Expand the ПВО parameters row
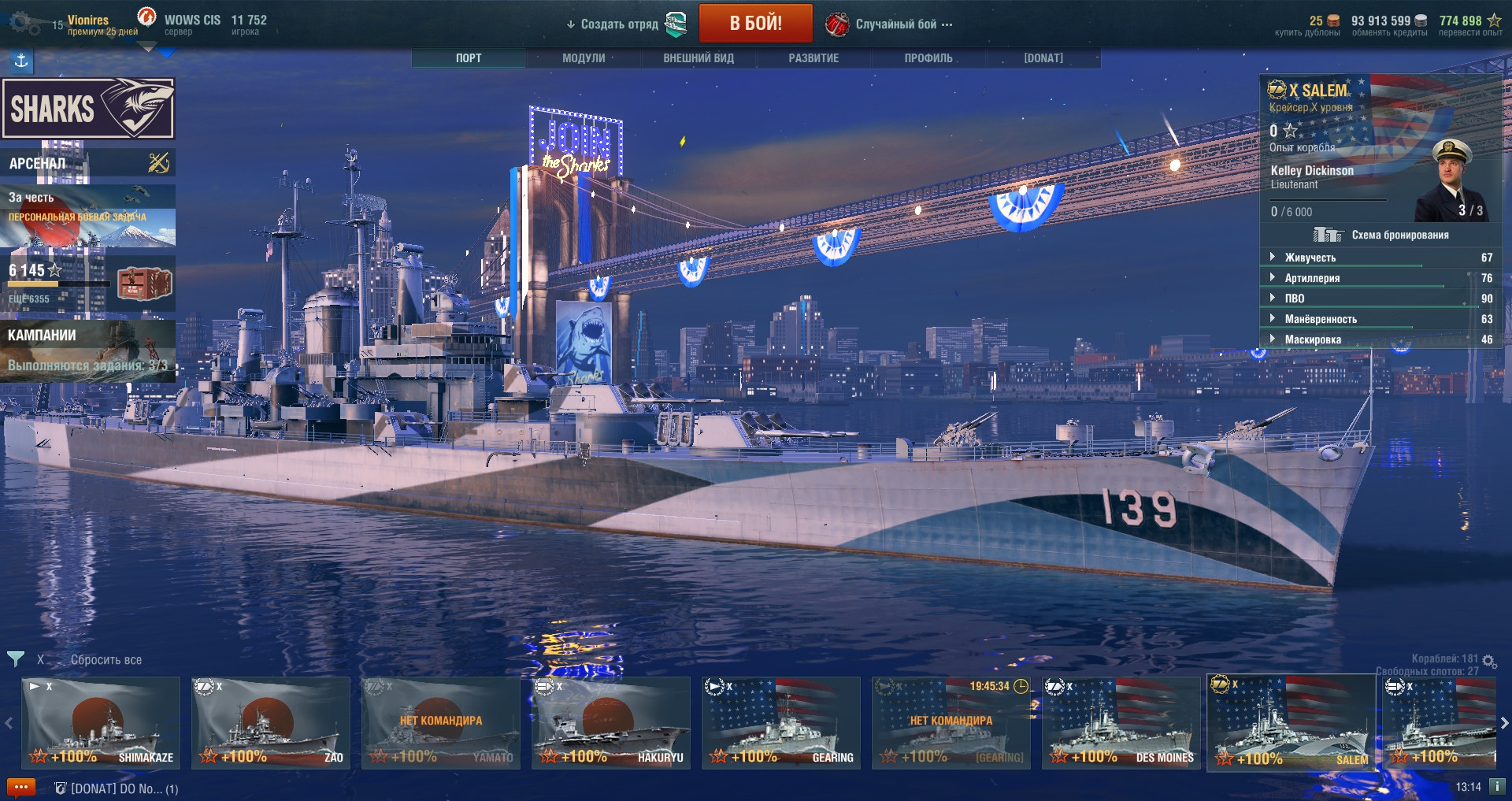The width and height of the screenshot is (1512, 801). (x=1295, y=299)
